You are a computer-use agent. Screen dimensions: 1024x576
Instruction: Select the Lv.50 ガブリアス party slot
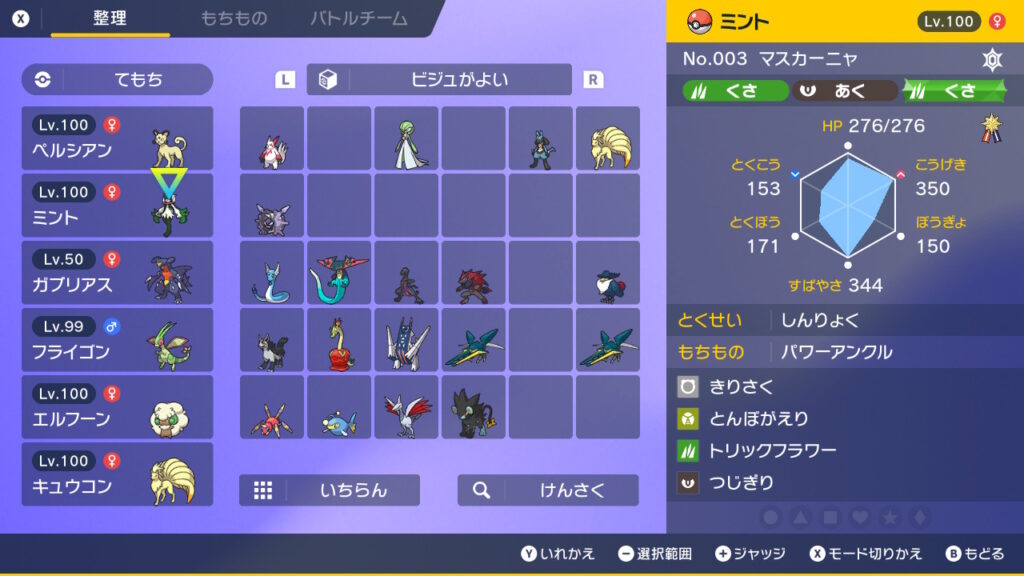[118, 273]
